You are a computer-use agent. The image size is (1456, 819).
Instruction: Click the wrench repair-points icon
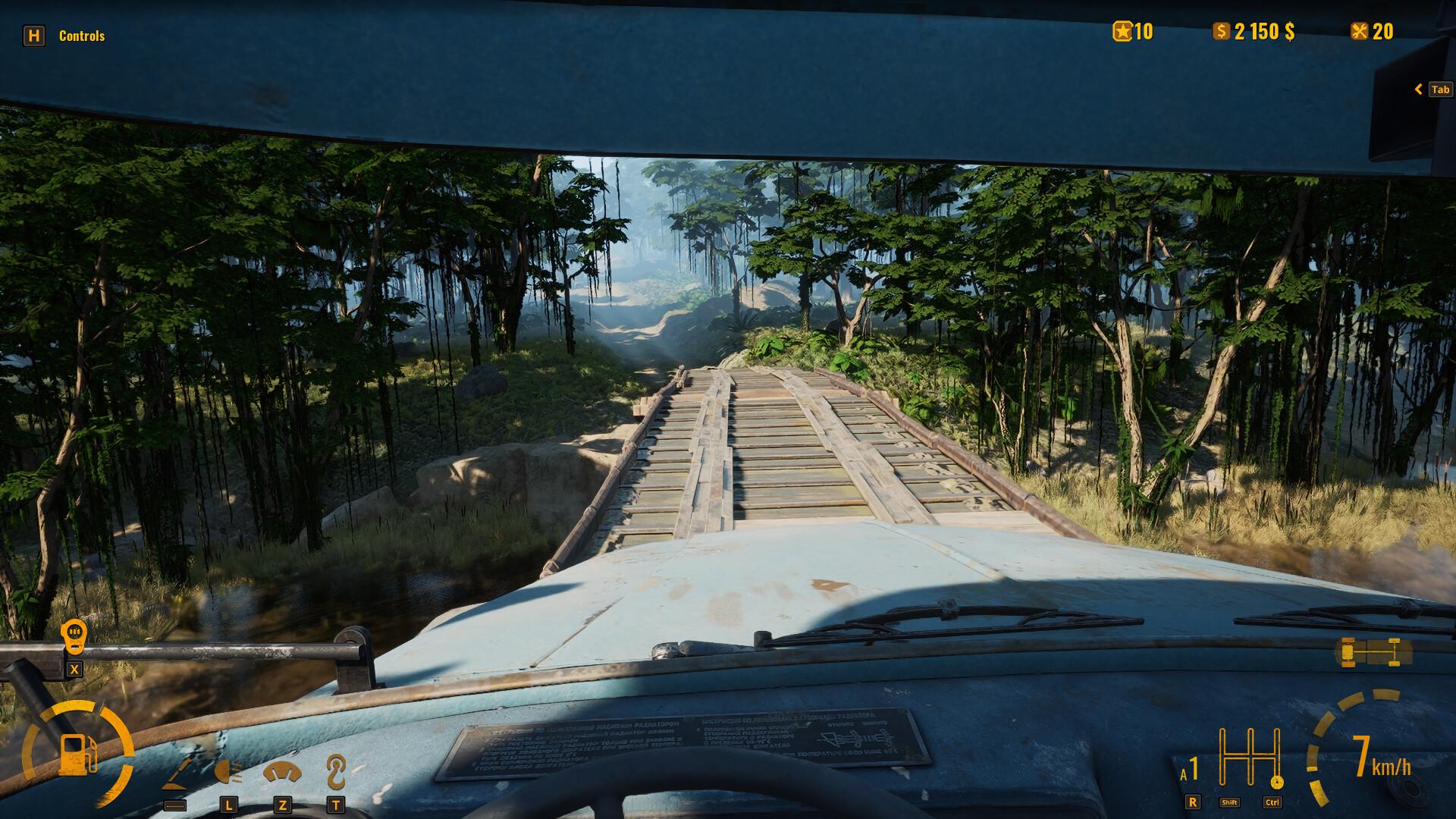pos(1362,32)
